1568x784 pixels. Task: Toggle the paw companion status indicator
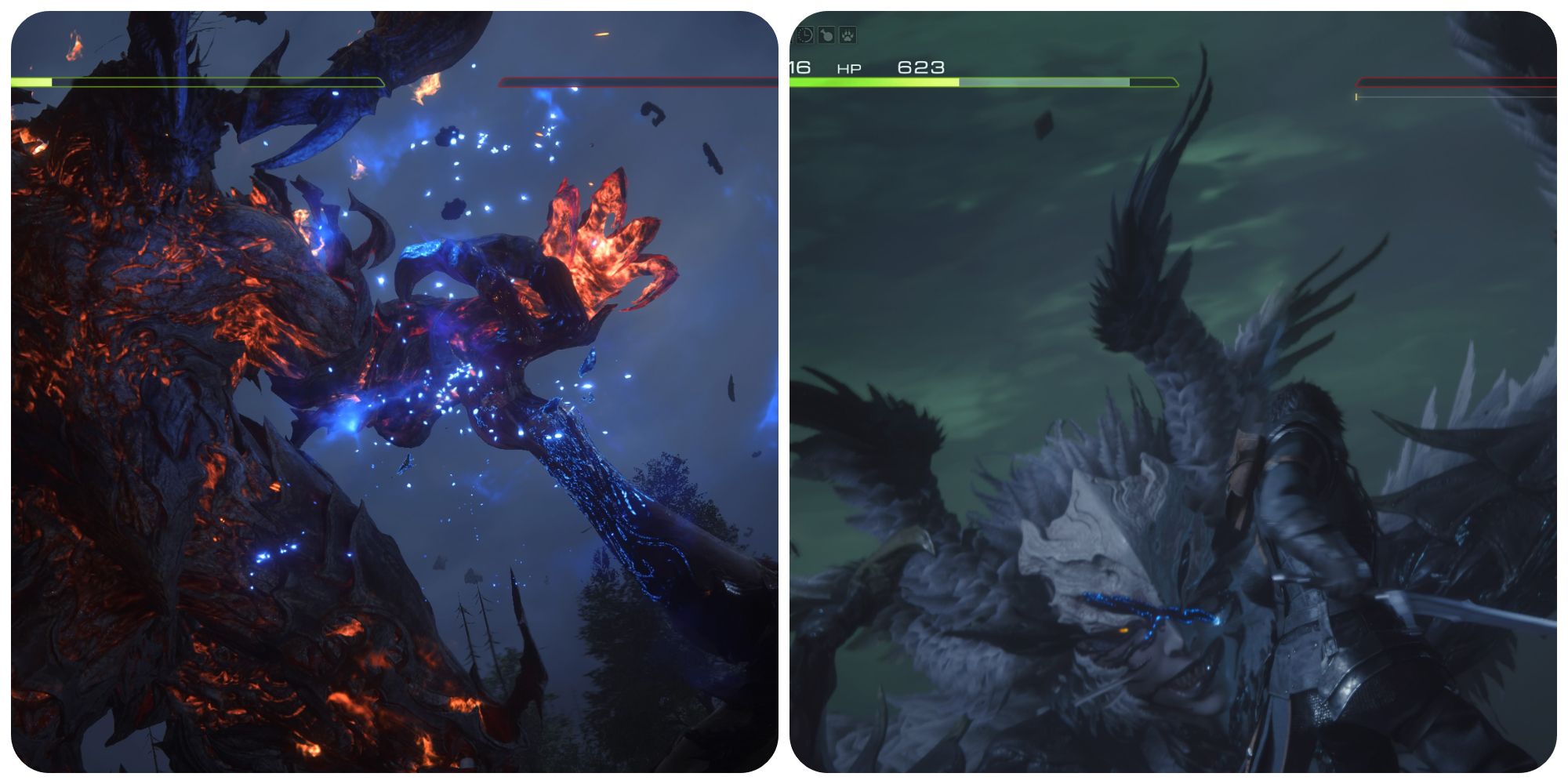(848, 35)
